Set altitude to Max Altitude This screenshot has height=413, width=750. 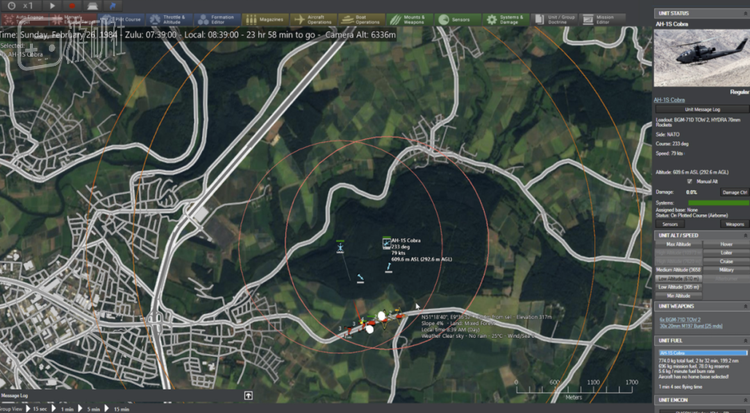[678, 244]
